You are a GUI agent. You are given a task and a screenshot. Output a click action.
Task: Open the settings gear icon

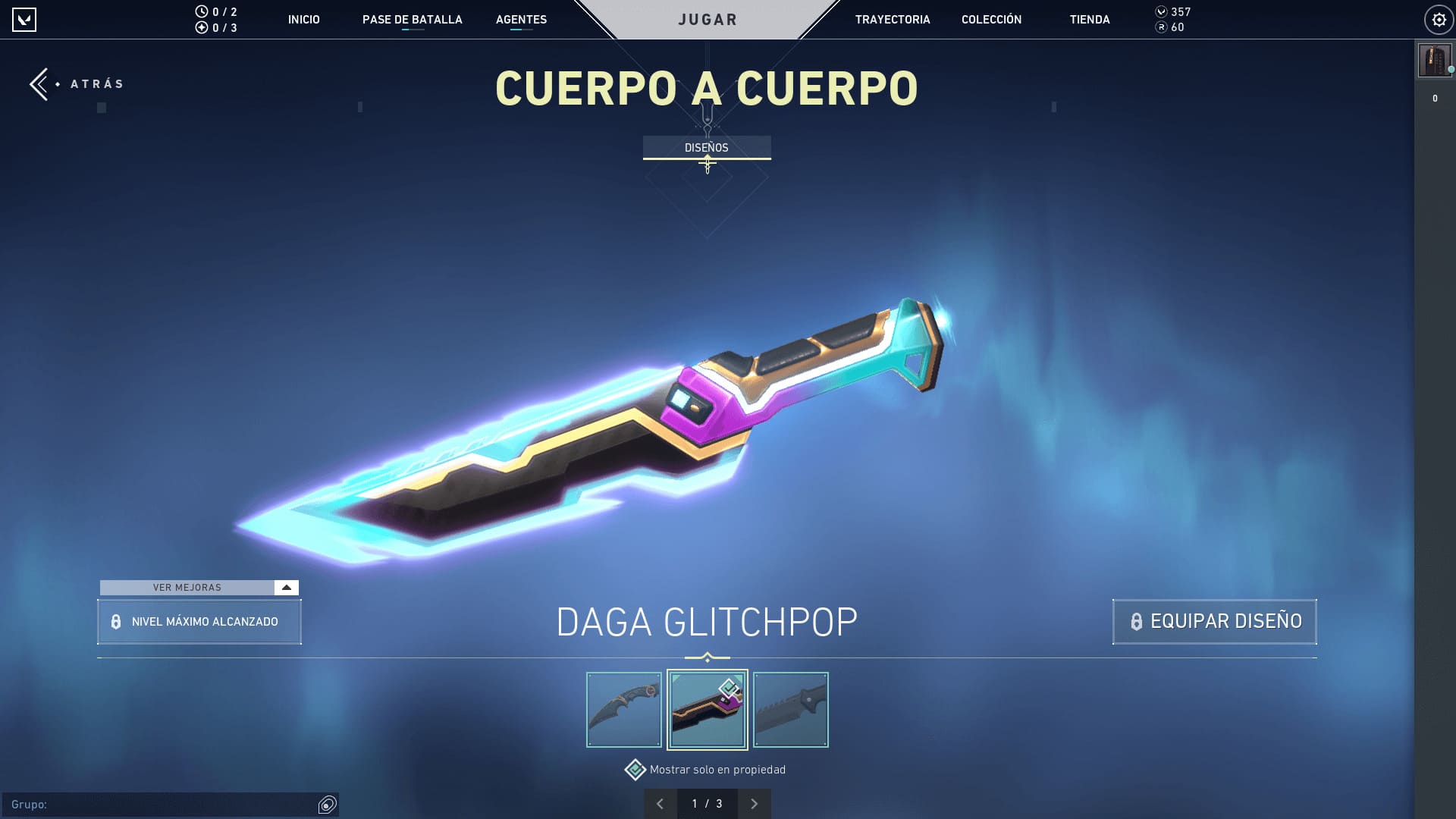(x=1438, y=20)
